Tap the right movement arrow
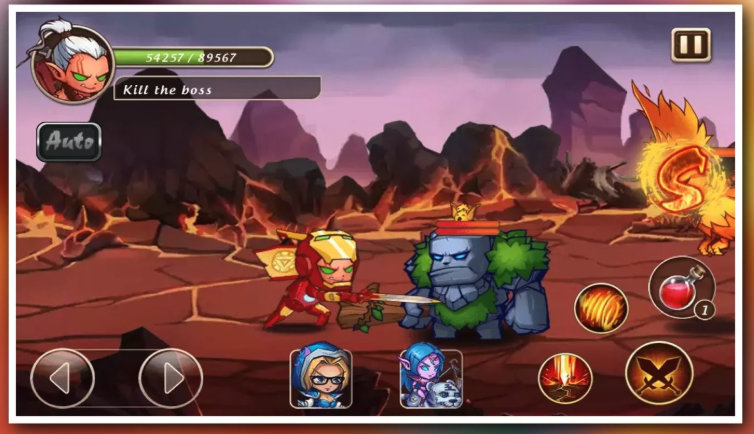 tap(170, 378)
